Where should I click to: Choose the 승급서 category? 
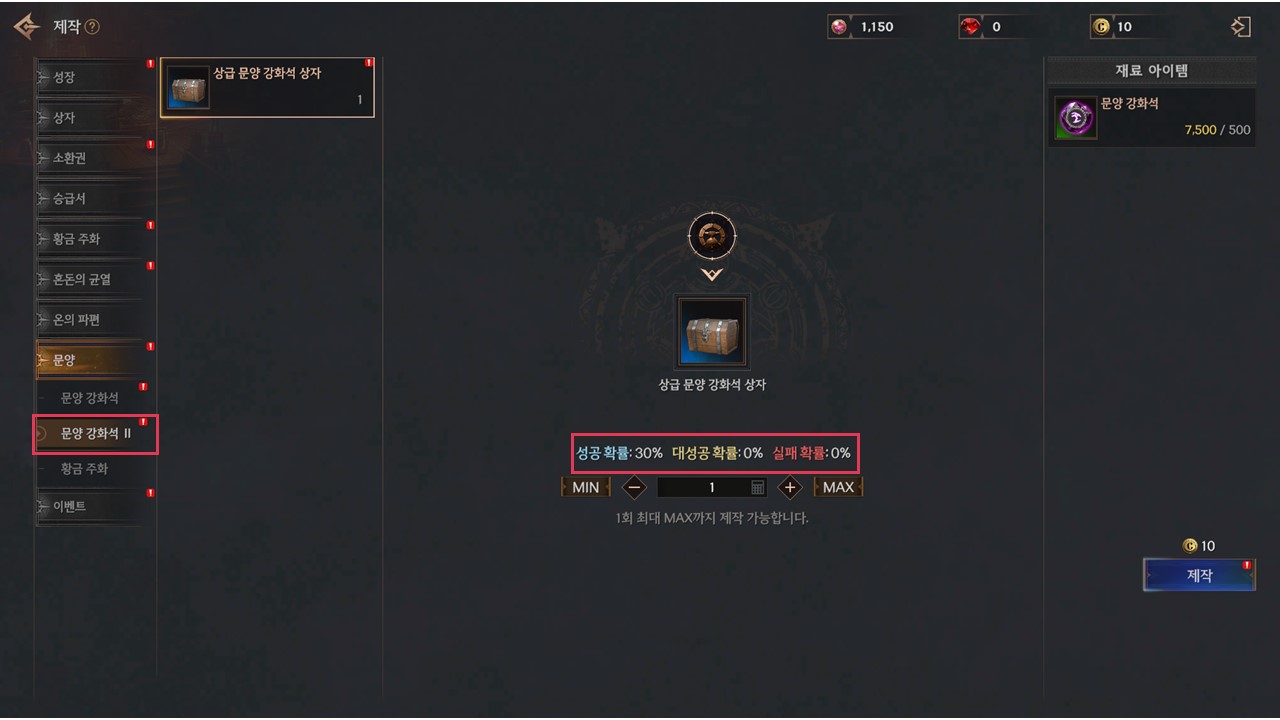(x=92, y=199)
